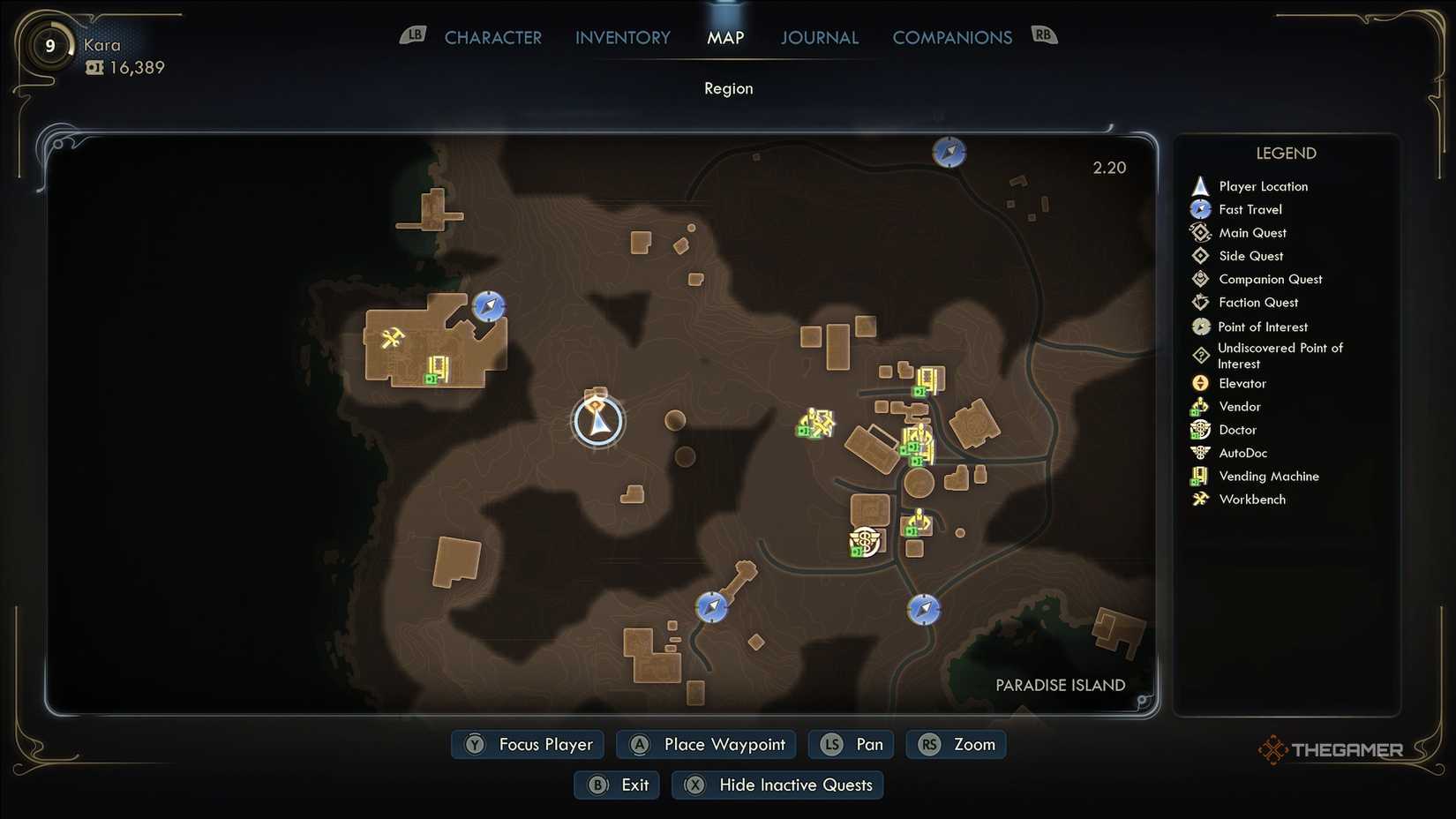
Task: Toggle Hide Inactive Quests
Action: [777, 785]
